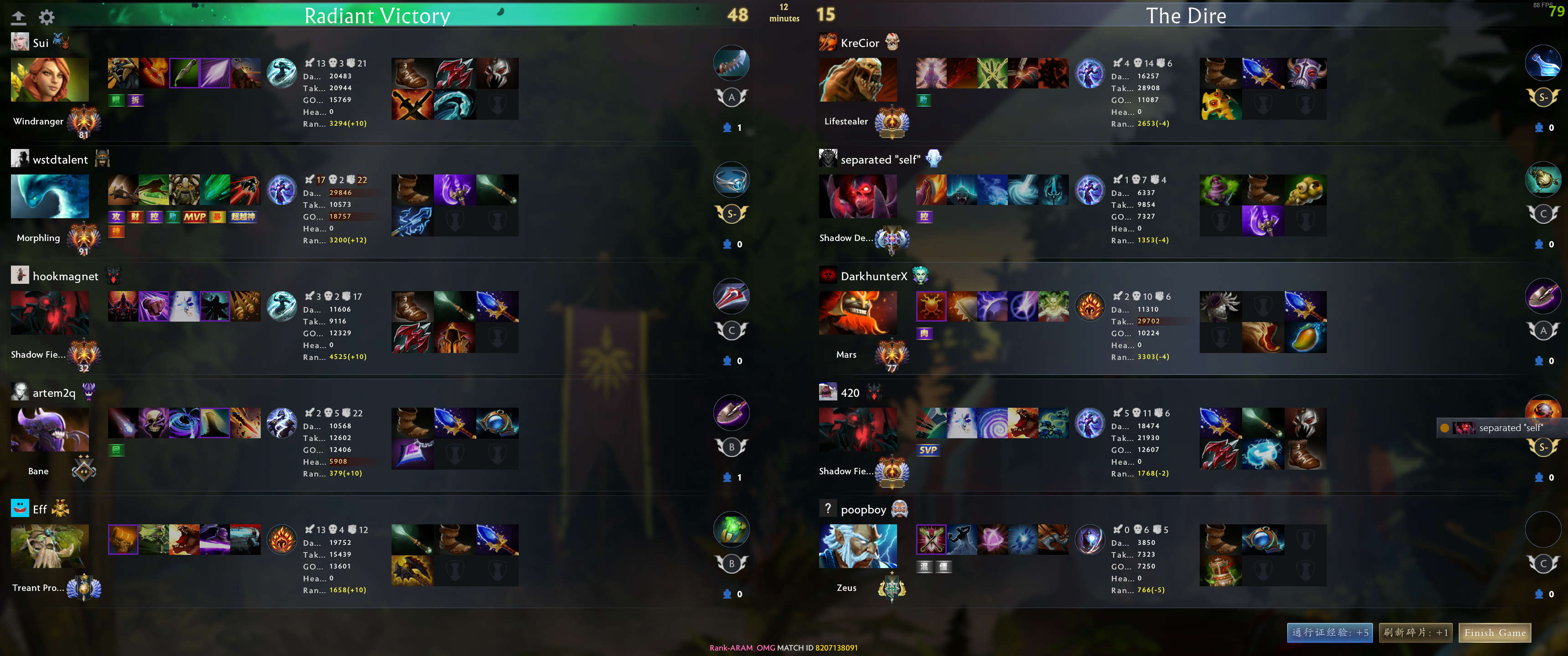Viewport: 1568px width, 656px height.
Task: Click Bane's hero portrait
Action: point(49,429)
